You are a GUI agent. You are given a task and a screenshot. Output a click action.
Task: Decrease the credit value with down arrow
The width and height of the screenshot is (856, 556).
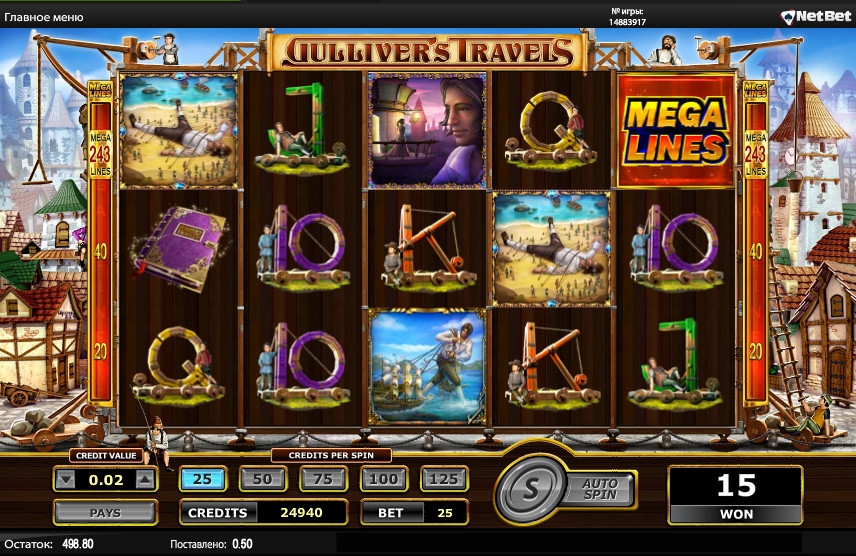coord(66,480)
